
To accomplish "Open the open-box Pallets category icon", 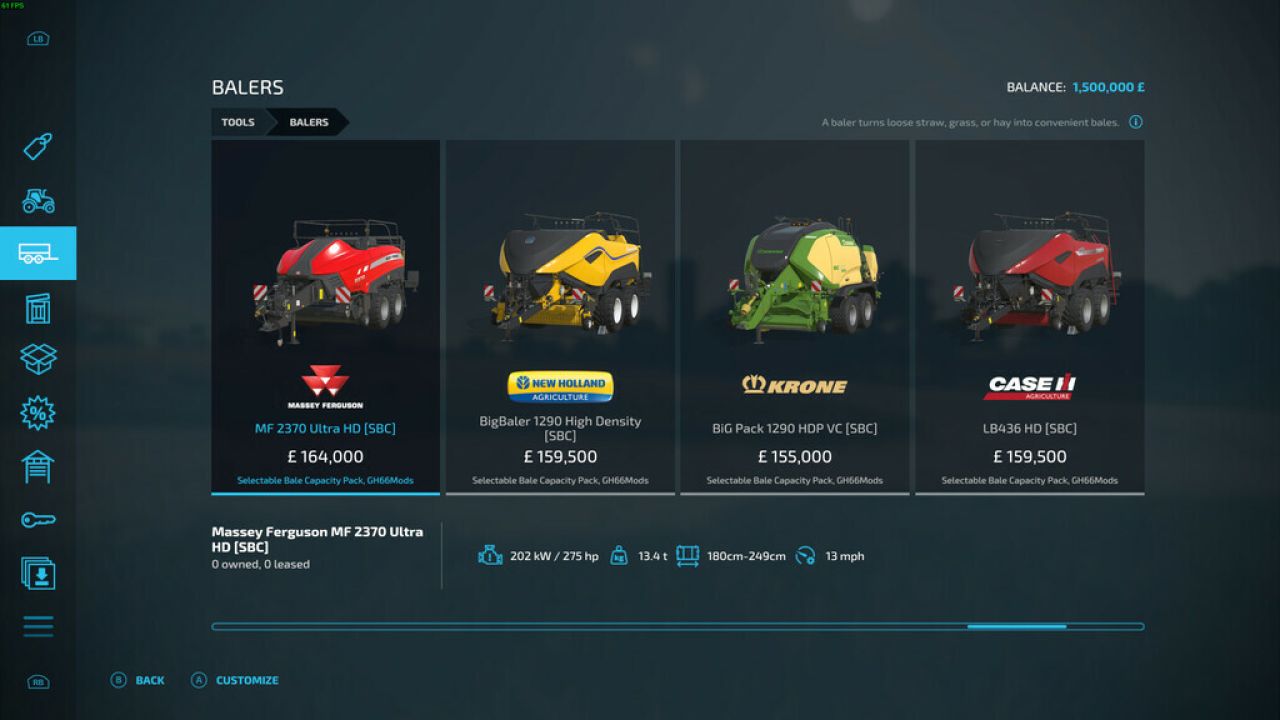I will click(38, 360).
